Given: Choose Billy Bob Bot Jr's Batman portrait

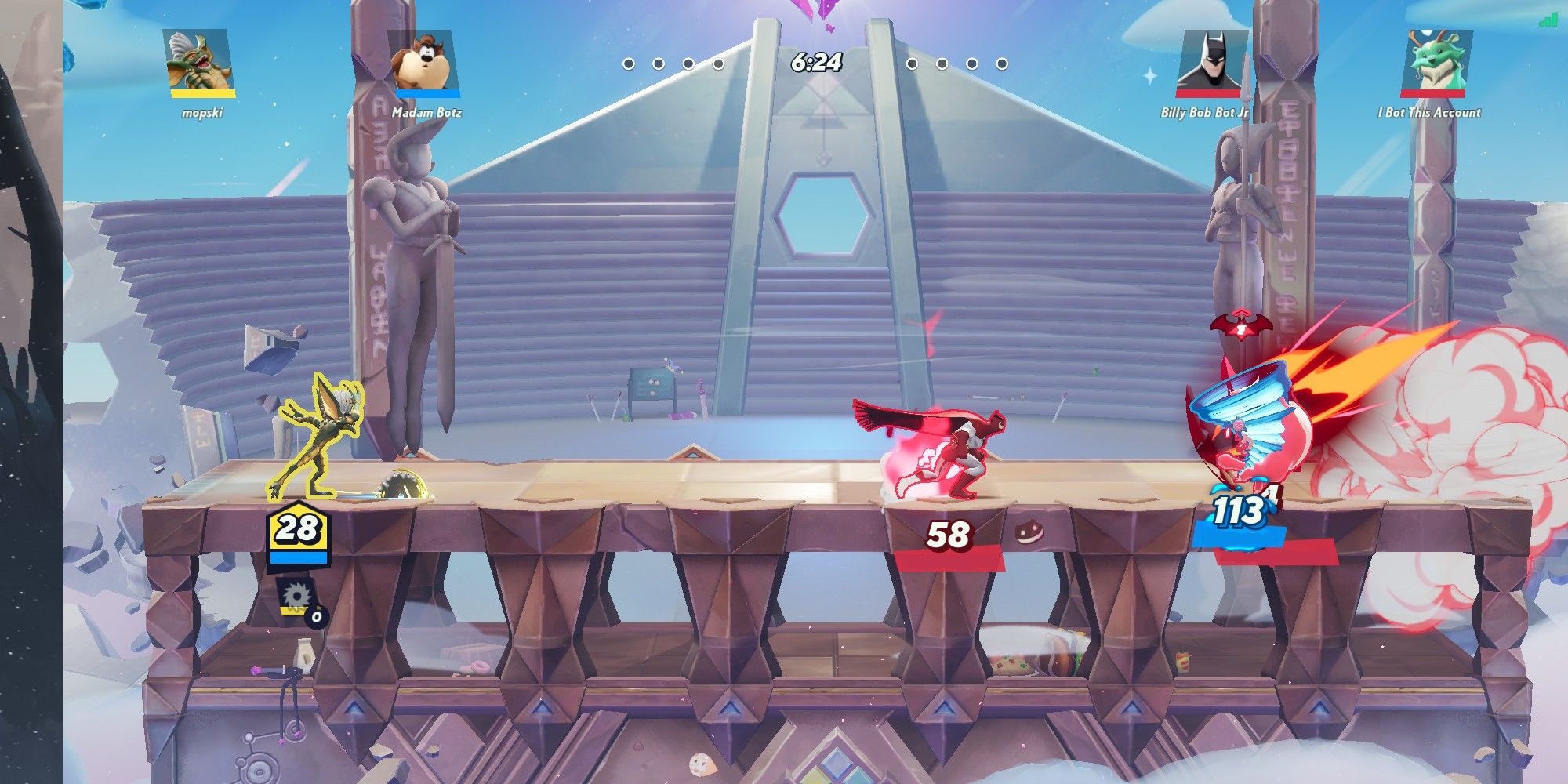Looking at the screenshot, I should pos(1210,62).
